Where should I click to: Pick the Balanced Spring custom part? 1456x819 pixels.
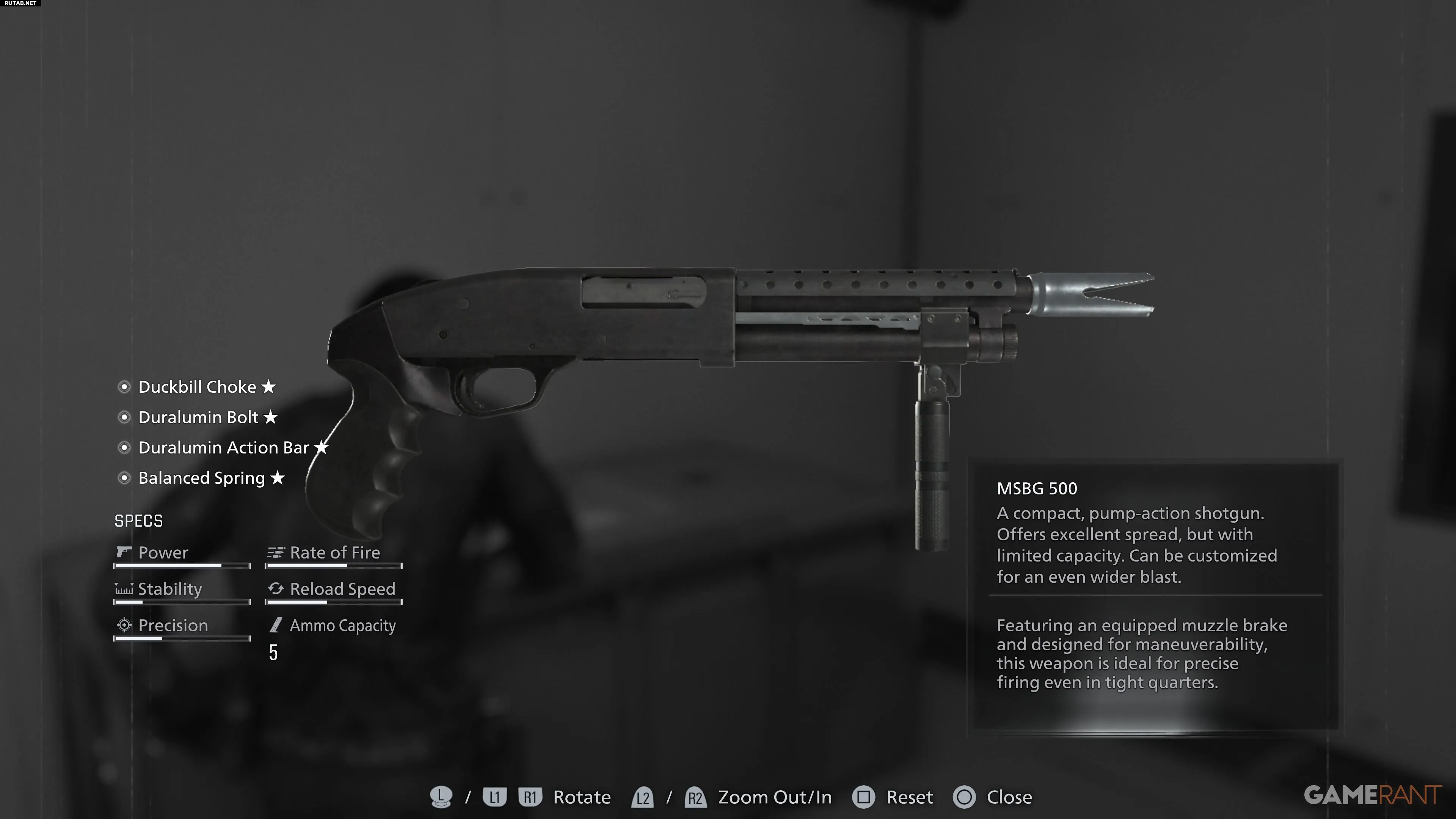point(201,478)
